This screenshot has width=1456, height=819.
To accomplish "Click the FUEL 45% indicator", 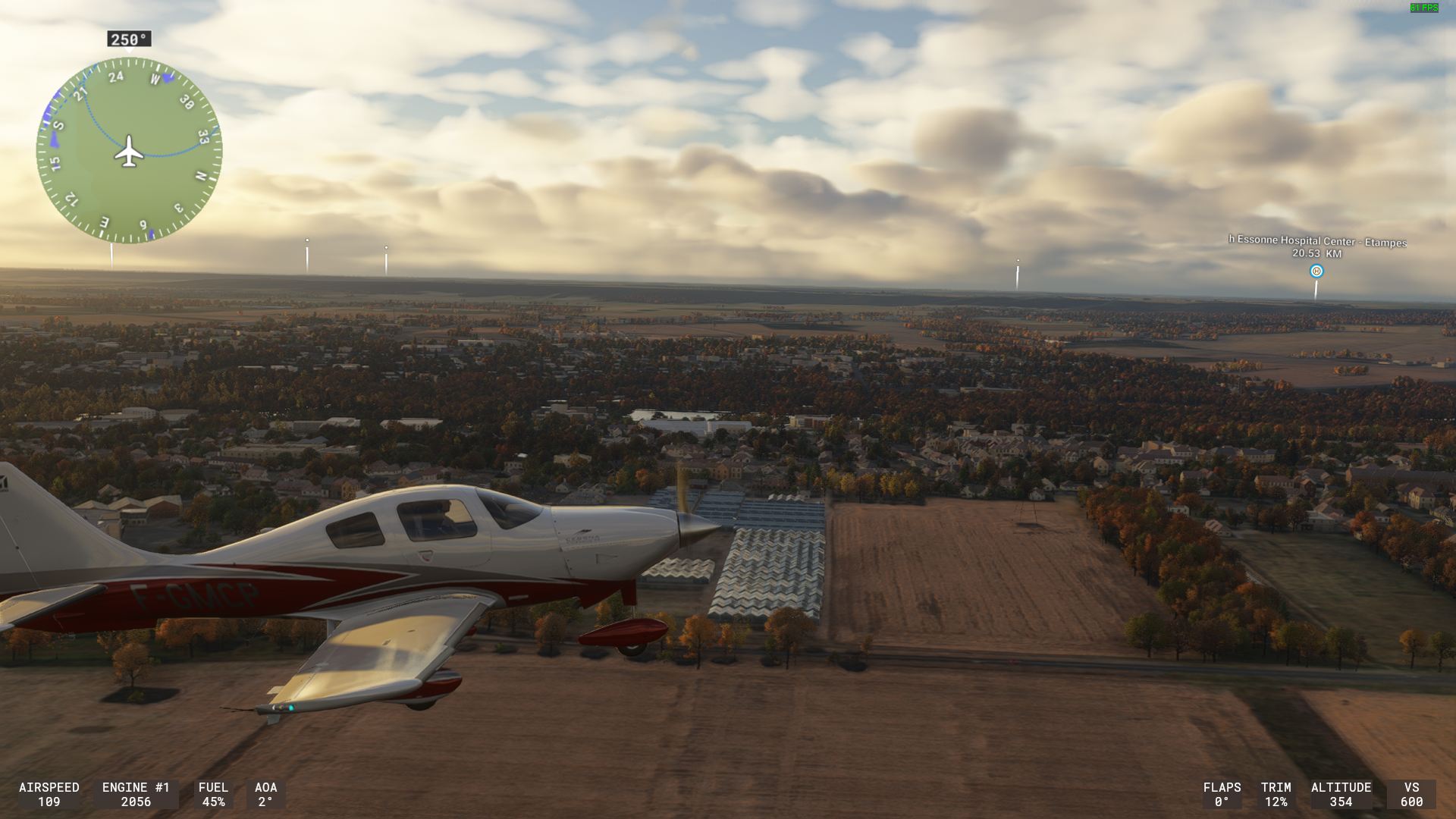I will coord(213,795).
